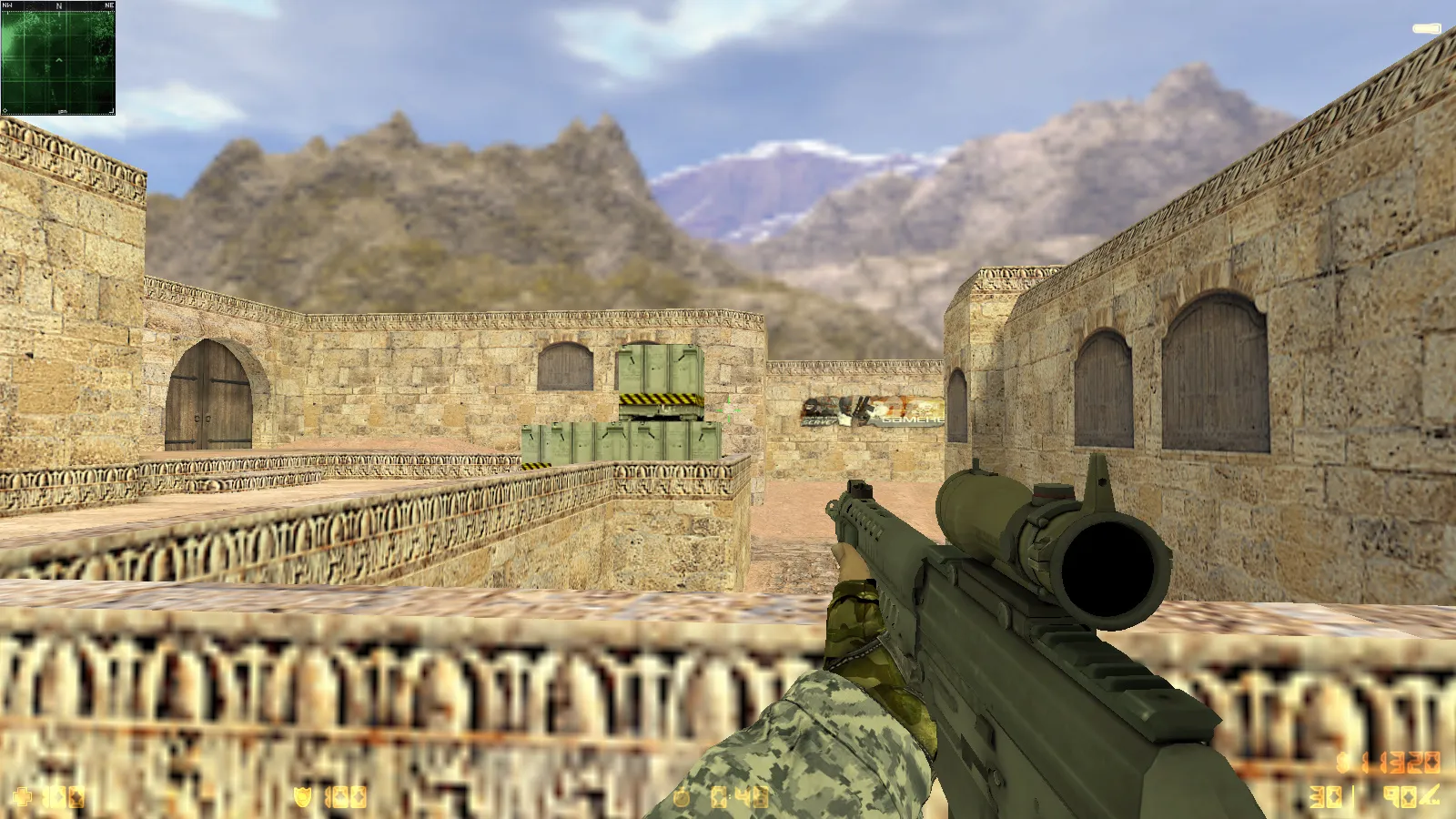Screen dimensions: 1456x819
Task: Click the green radar minimap
Action: (58, 59)
